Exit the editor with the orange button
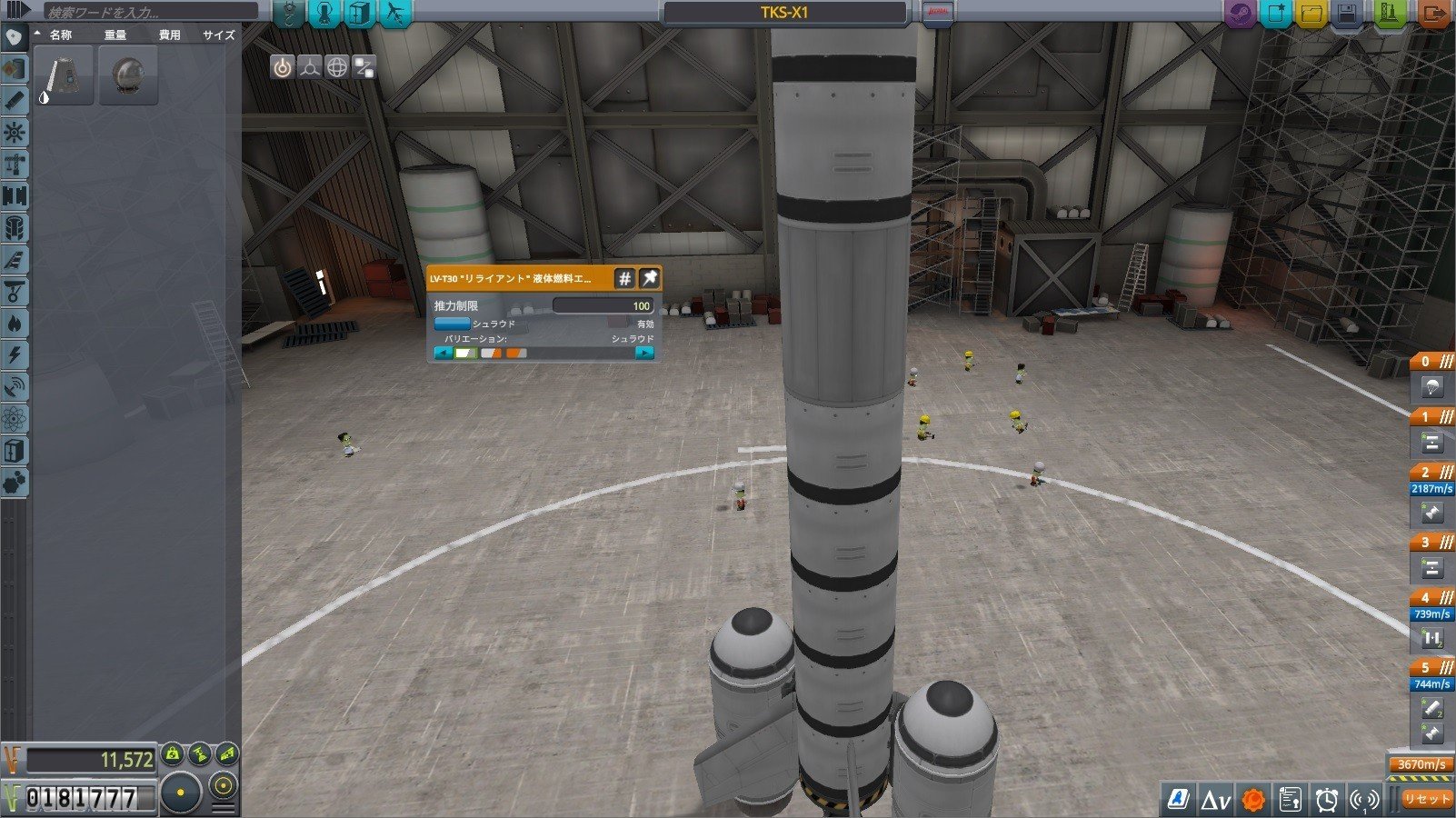The height and width of the screenshot is (818, 1456). pos(1433,14)
